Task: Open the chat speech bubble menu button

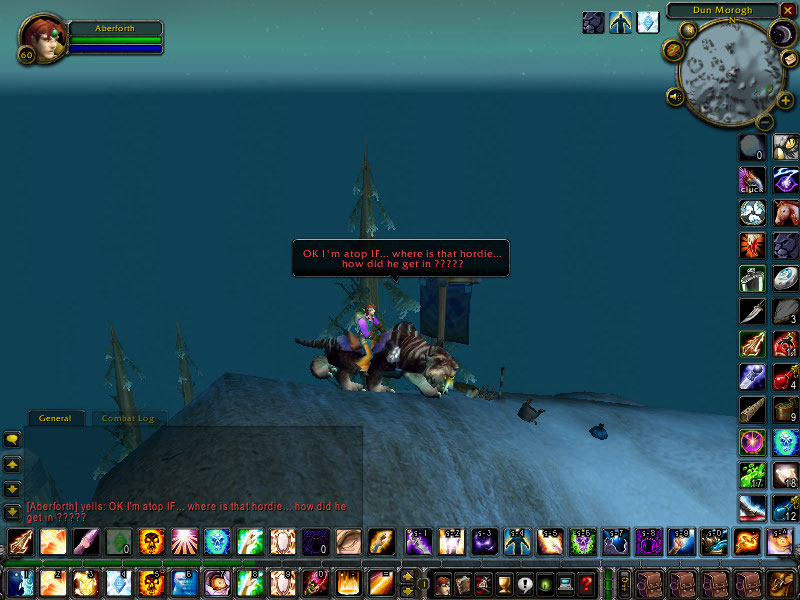Action: coord(13,439)
